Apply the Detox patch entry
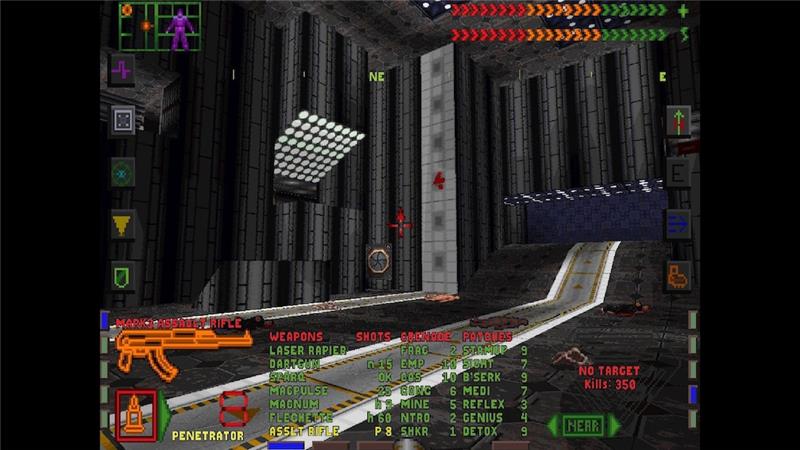800x450 pixels. (x=478, y=431)
